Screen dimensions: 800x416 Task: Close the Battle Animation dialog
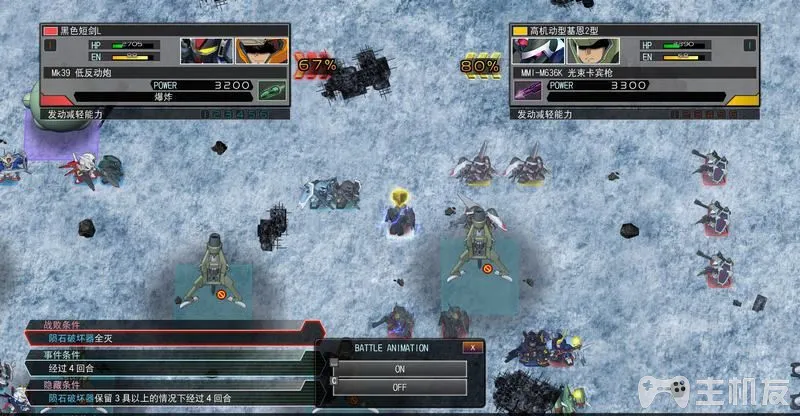471,347
